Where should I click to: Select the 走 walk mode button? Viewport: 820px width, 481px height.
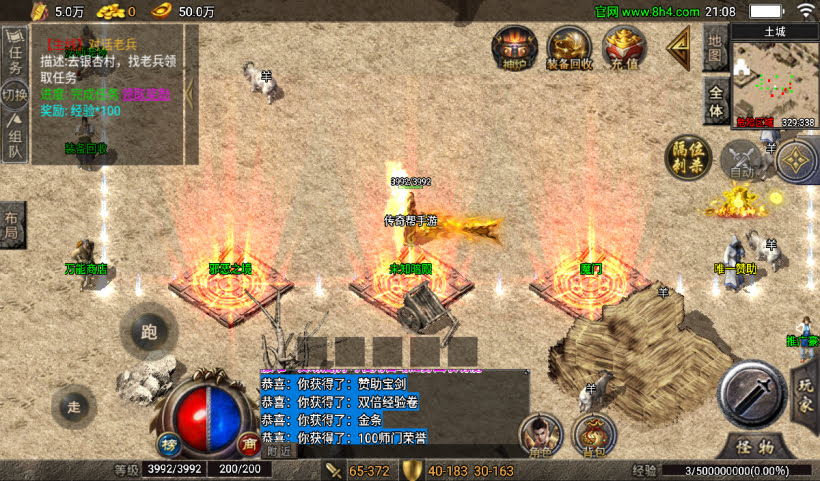[73, 405]
